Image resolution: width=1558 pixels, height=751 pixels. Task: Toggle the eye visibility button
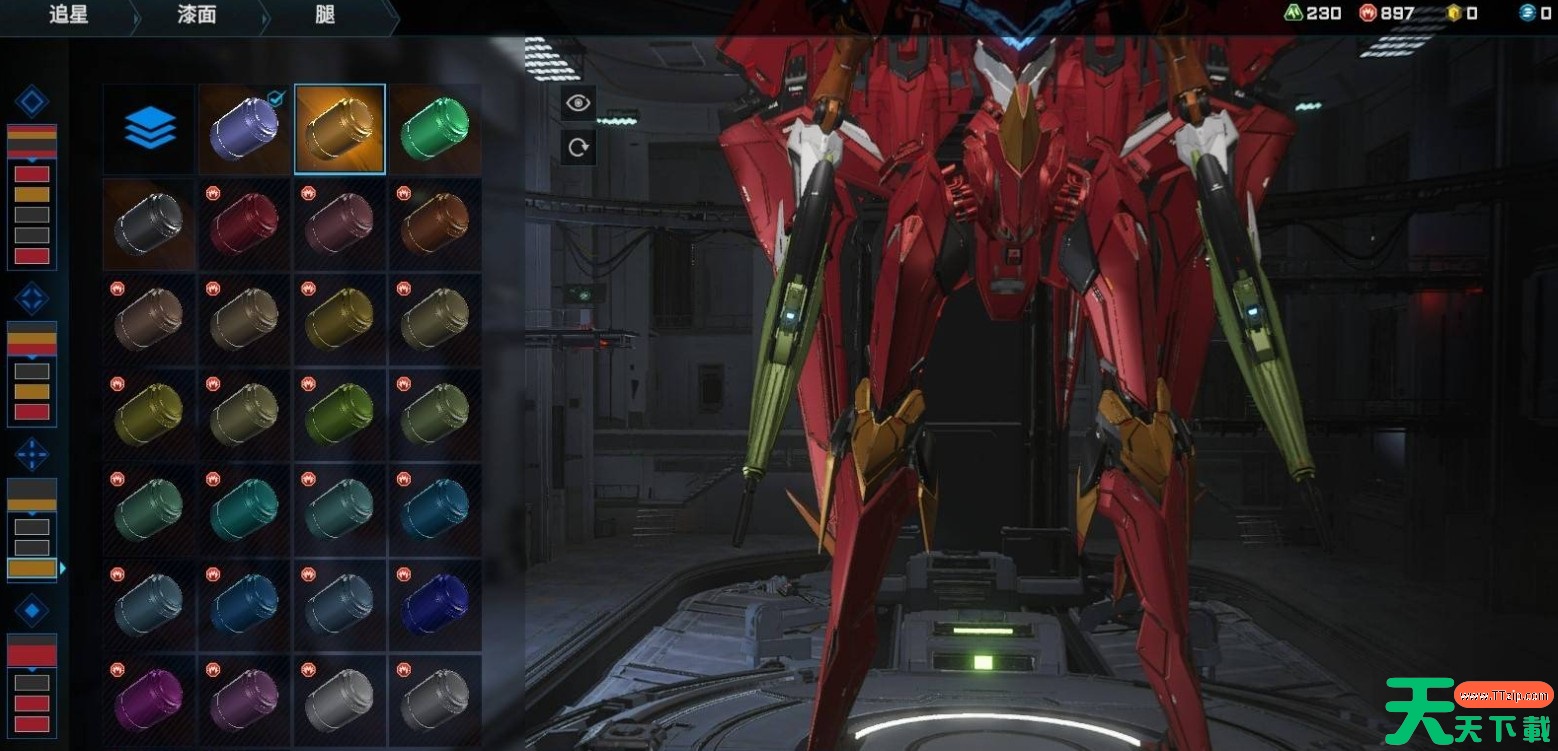[x=578, y=102]
